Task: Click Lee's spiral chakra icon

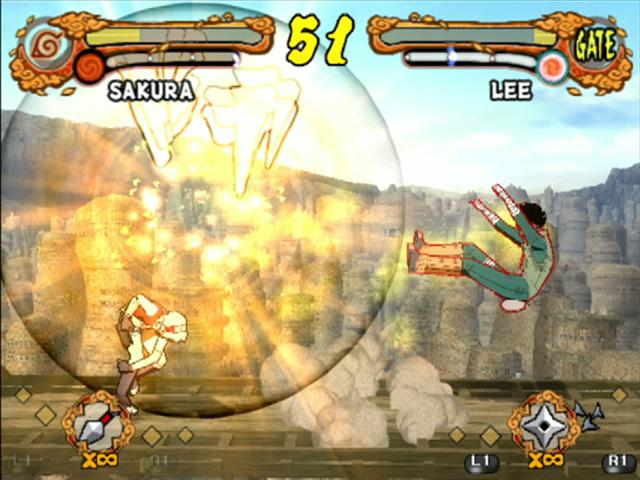Action: (551, 66)
